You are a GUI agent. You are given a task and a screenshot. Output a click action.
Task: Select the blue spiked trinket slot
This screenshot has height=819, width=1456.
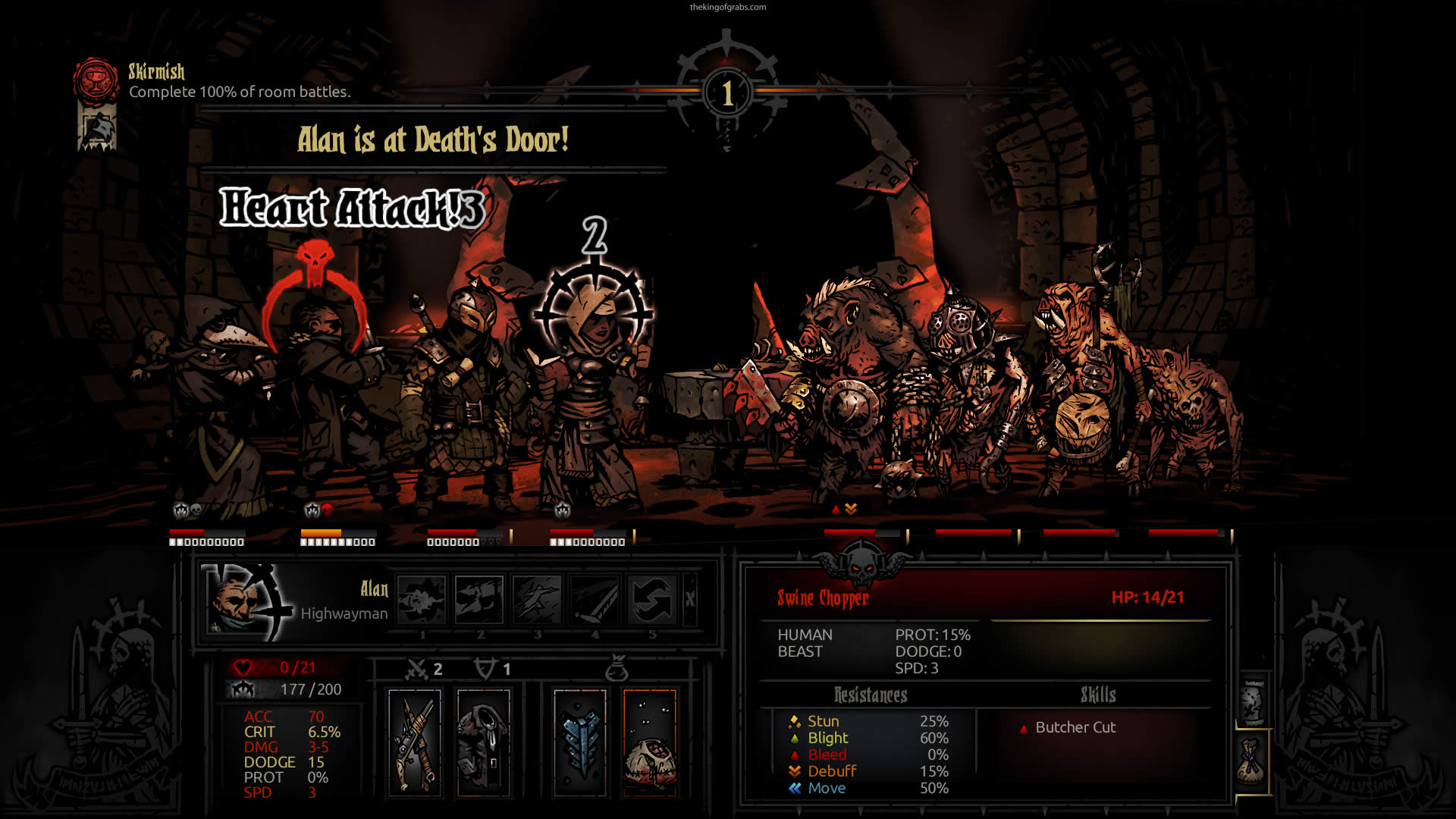(x=580, y=743)
